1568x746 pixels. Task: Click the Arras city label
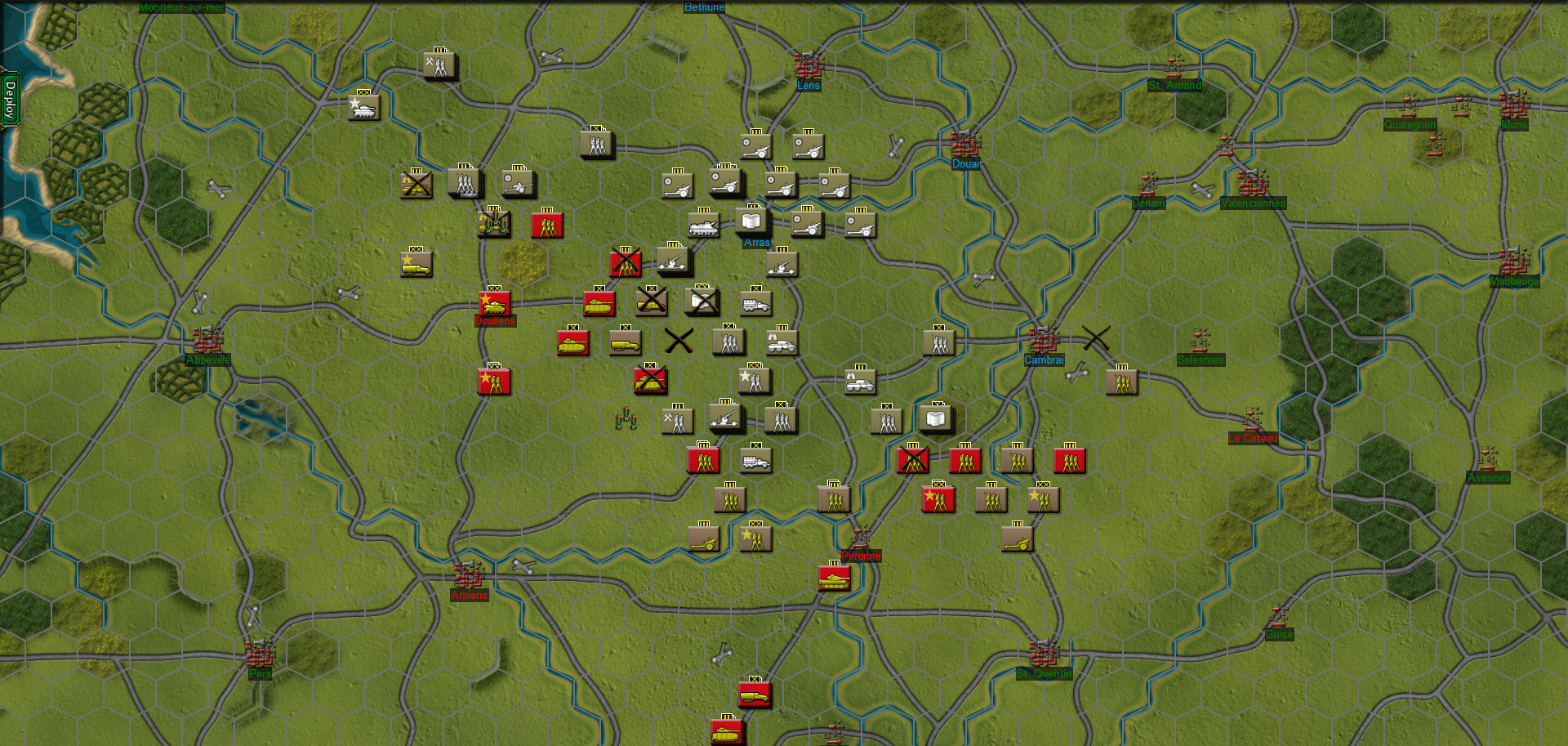(x=755, y=243)
